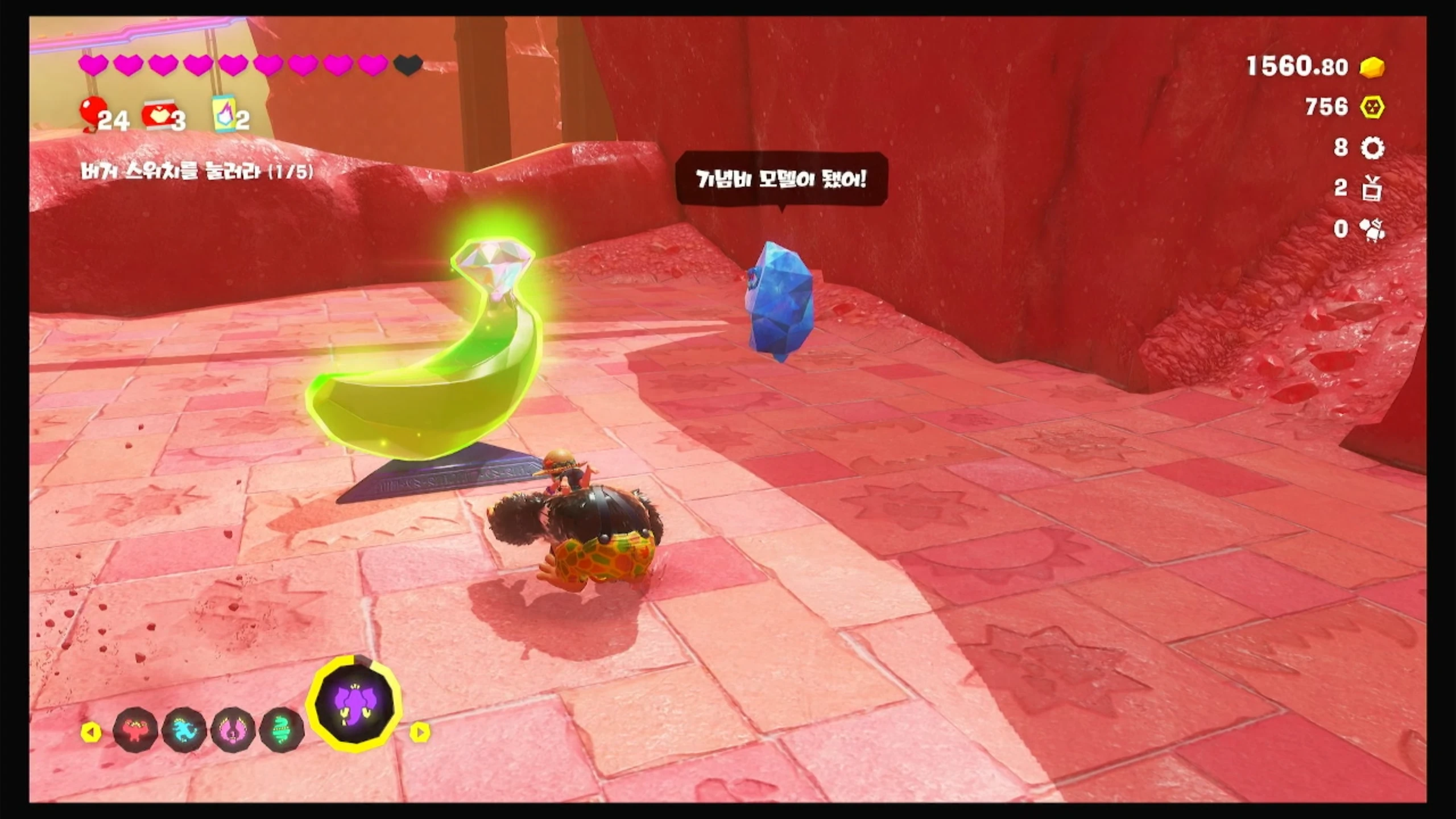This screenshot has height=819, width=1456.
Task: Click the white creature-shaped counter icon
Action: coord(1372,229)
